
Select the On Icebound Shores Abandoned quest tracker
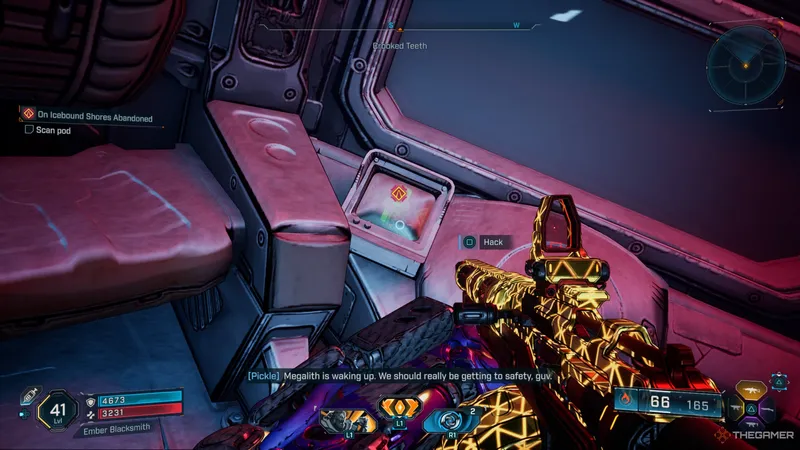point(88,117)
